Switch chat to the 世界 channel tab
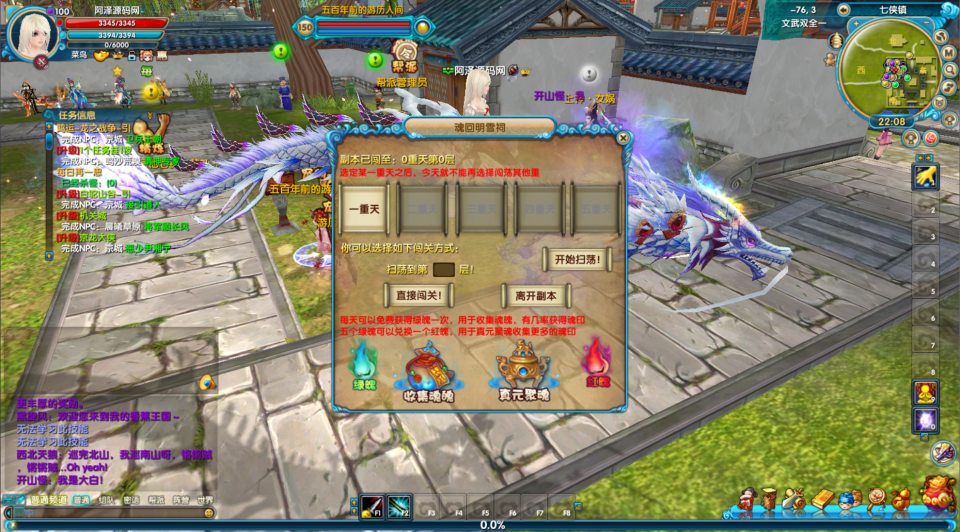This screenshot has width=960, height=532. (205, 500)
